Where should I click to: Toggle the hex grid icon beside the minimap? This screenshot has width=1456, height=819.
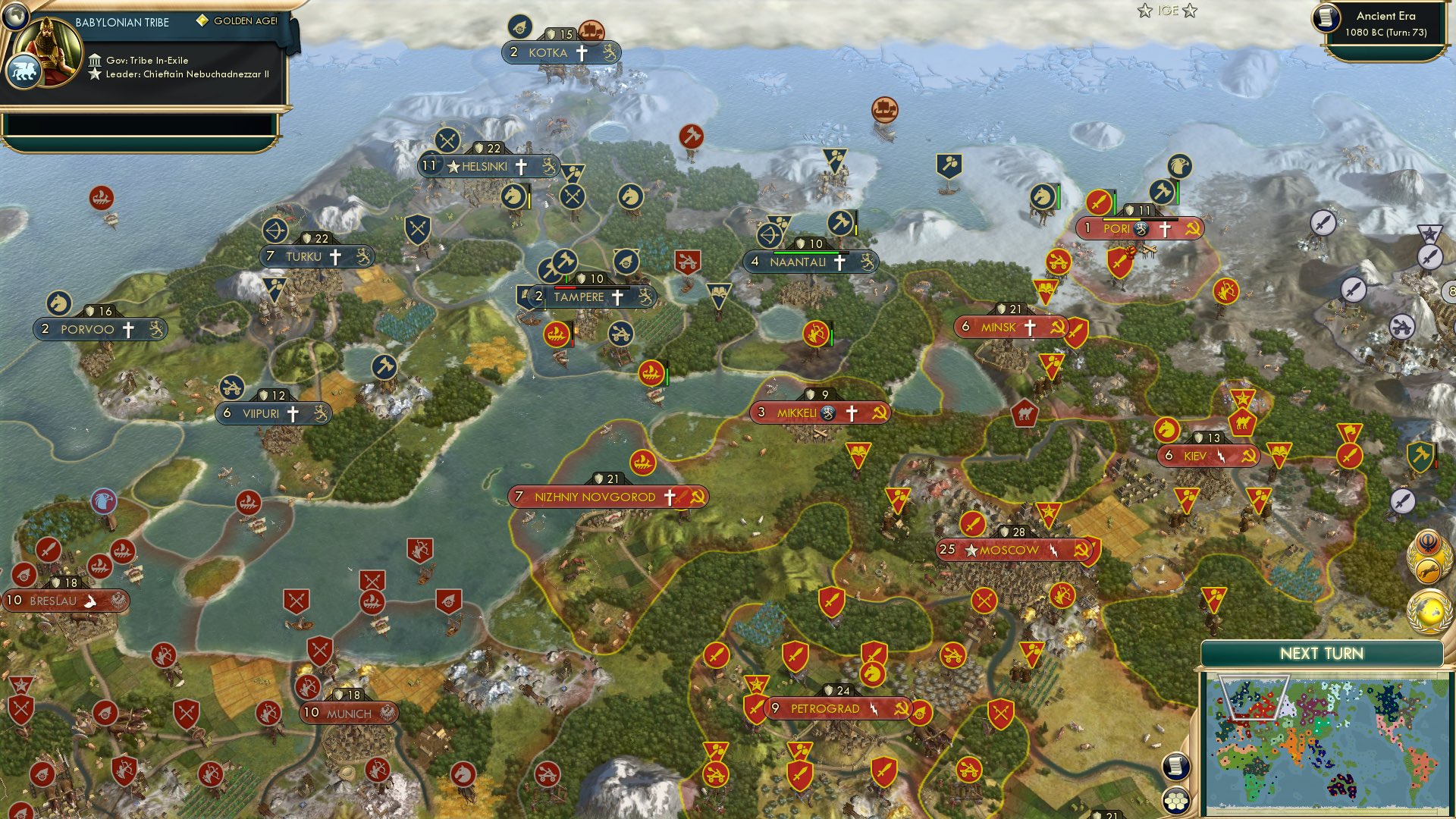tap(1175, 802)
